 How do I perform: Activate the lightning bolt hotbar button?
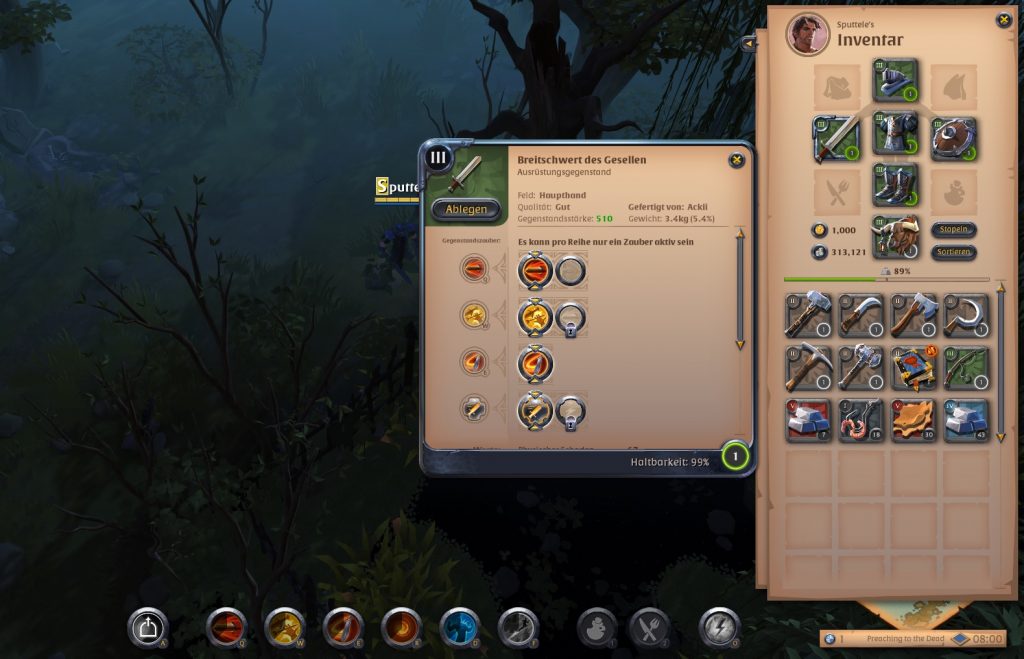719,627
